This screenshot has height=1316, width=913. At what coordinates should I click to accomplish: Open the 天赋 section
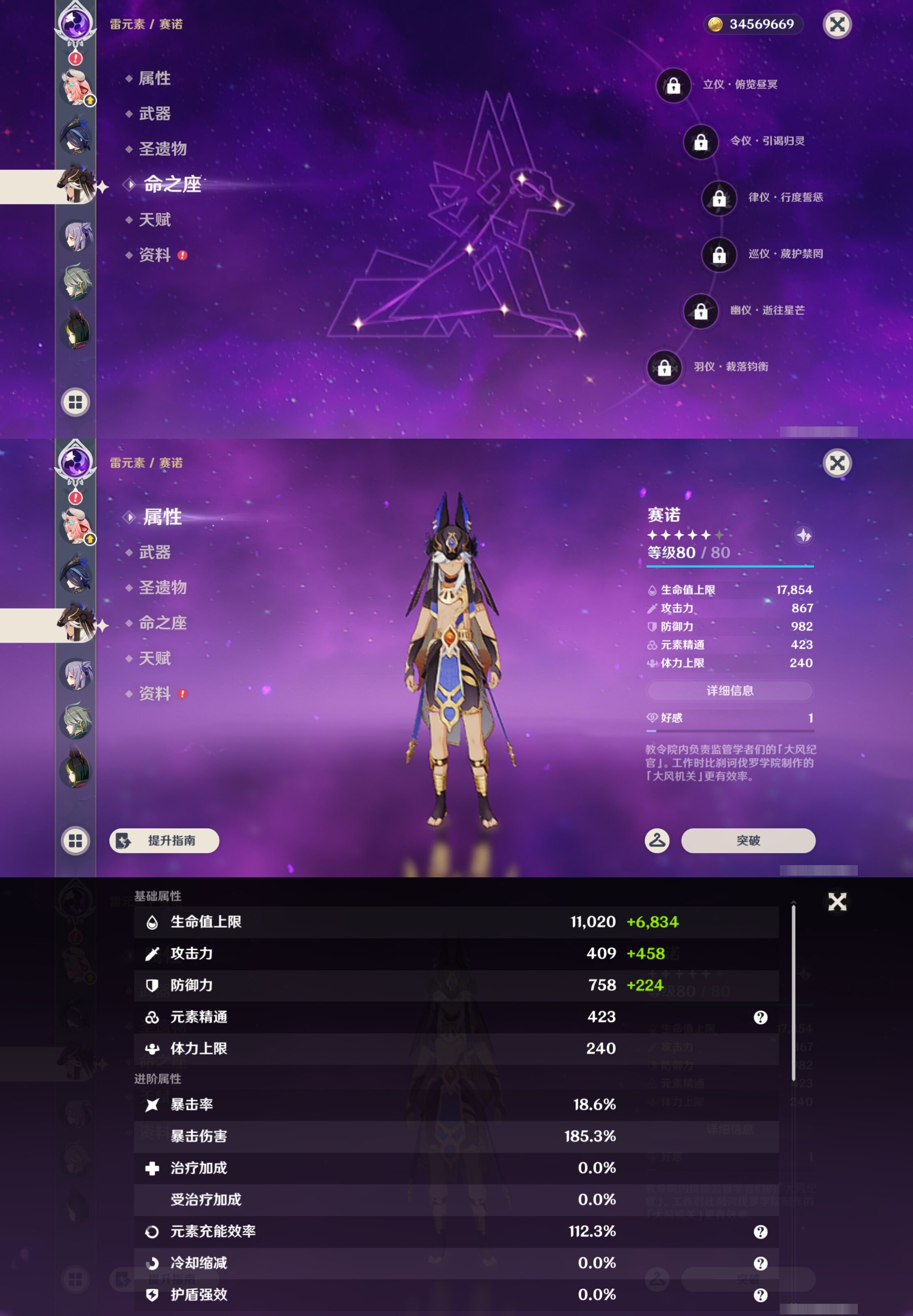tap(154, 220)
